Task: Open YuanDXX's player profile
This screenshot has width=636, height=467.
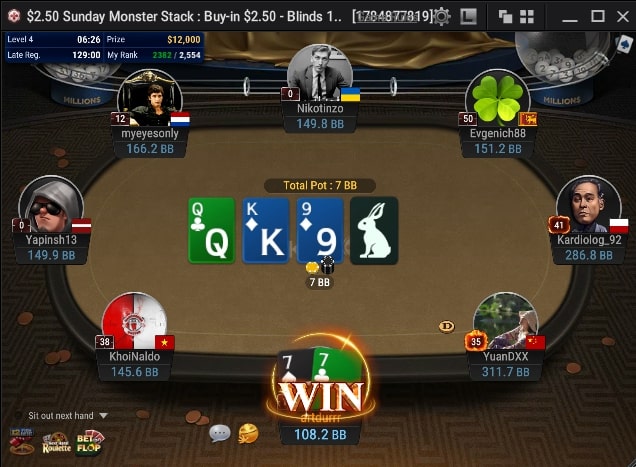Action: coord(505,320)
